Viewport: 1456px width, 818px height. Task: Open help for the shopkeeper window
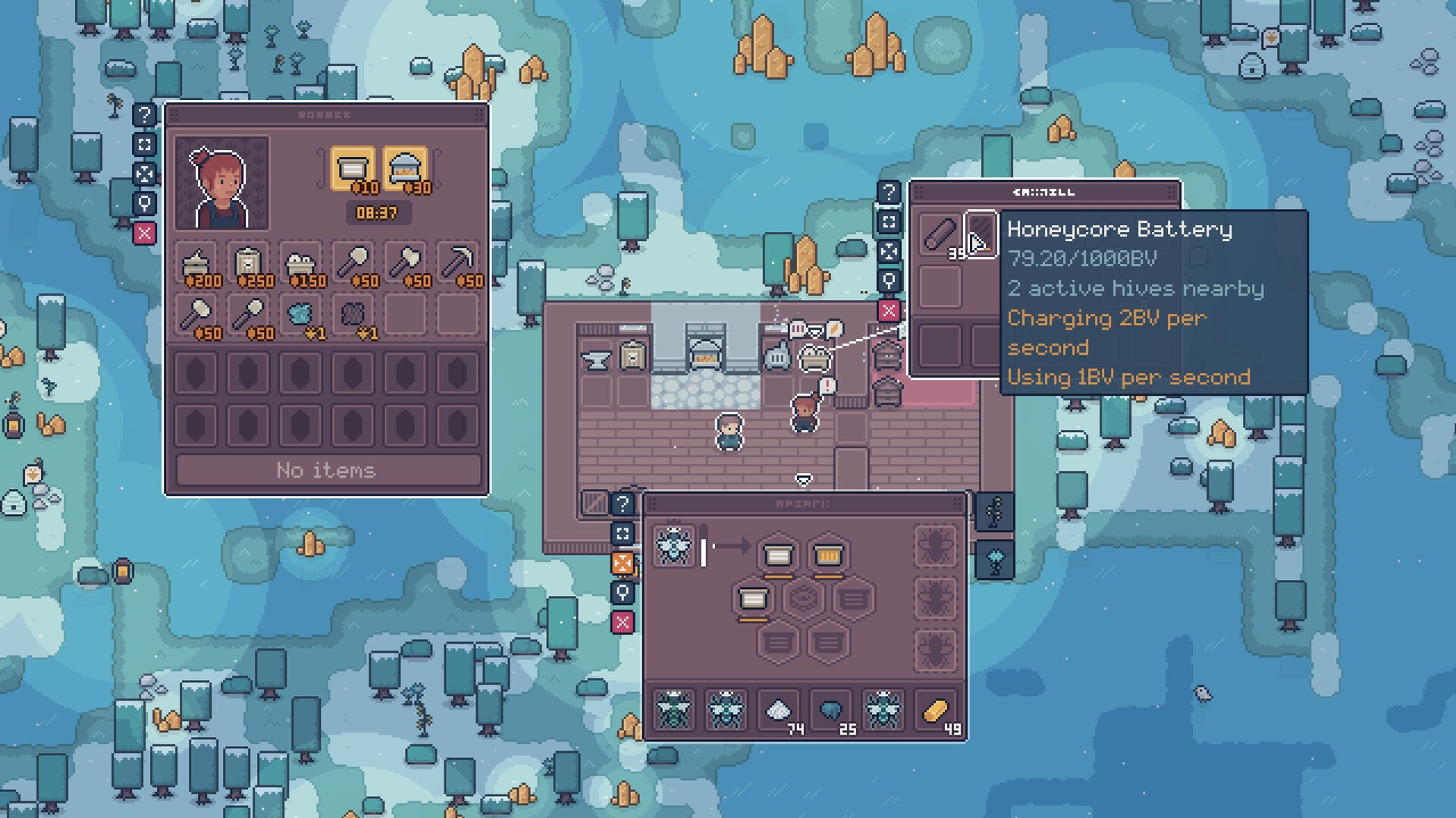[144, 115]
